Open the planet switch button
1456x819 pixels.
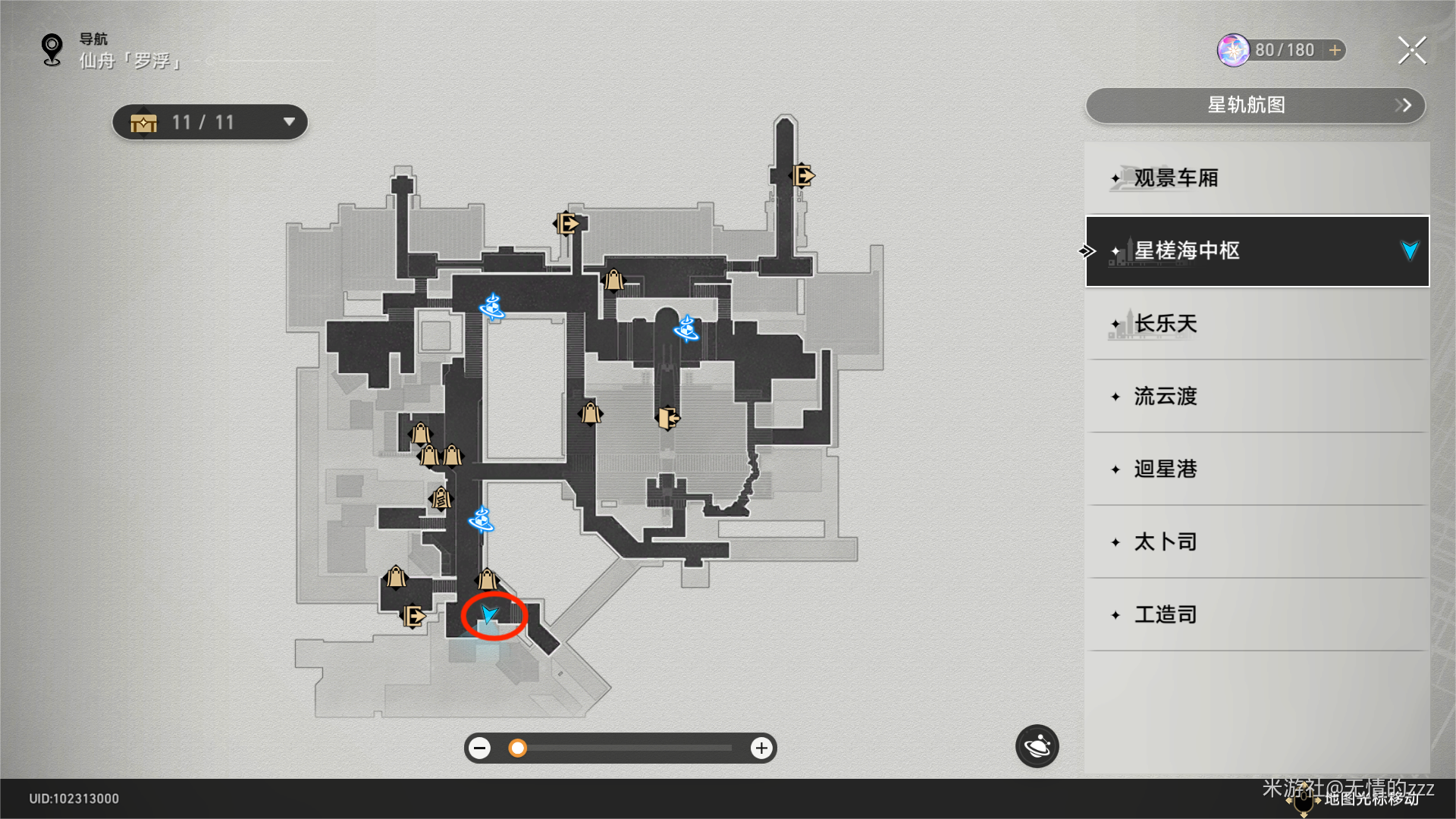tap(1037, 746)
